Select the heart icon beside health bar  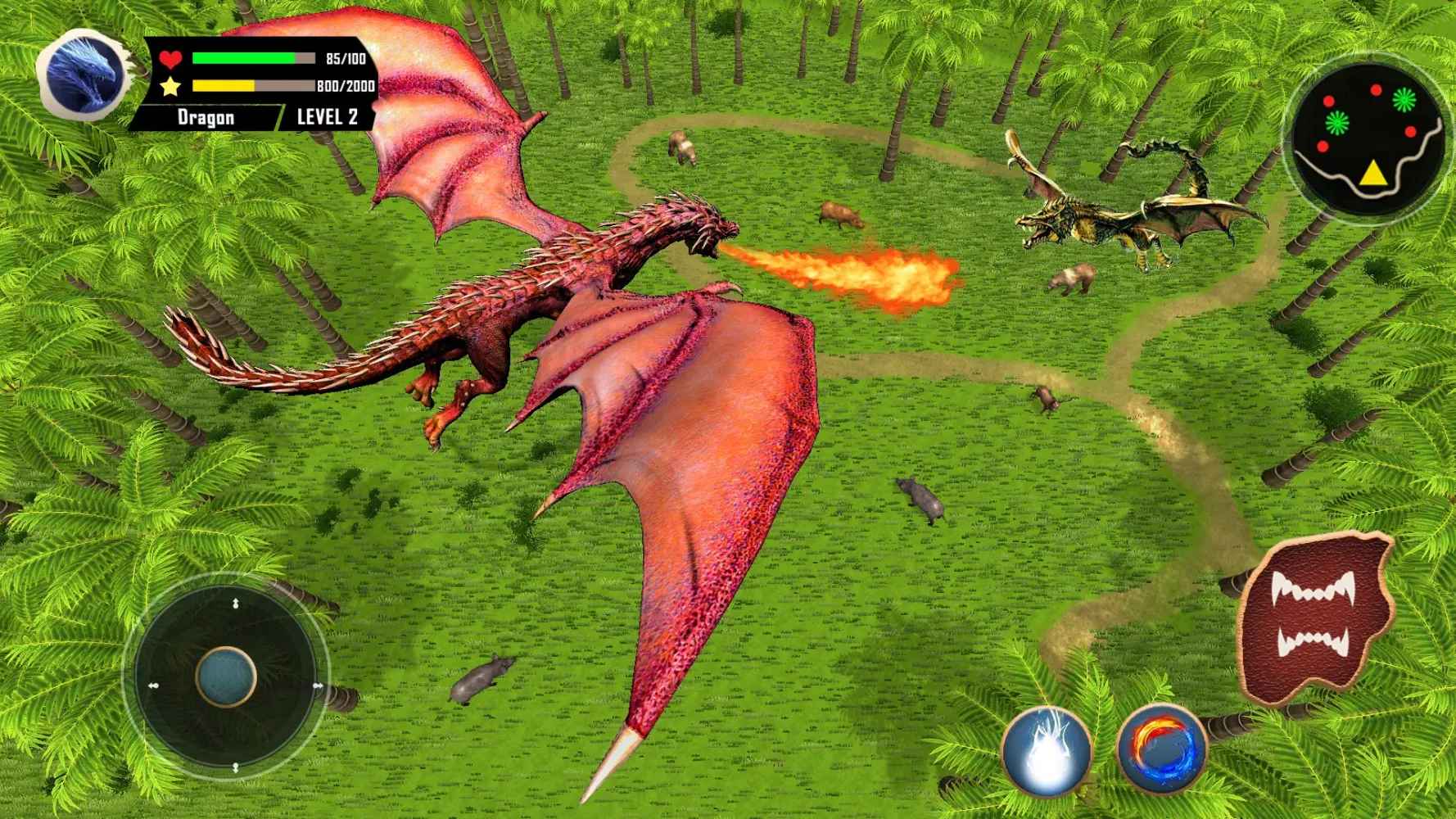click(170, 57)
